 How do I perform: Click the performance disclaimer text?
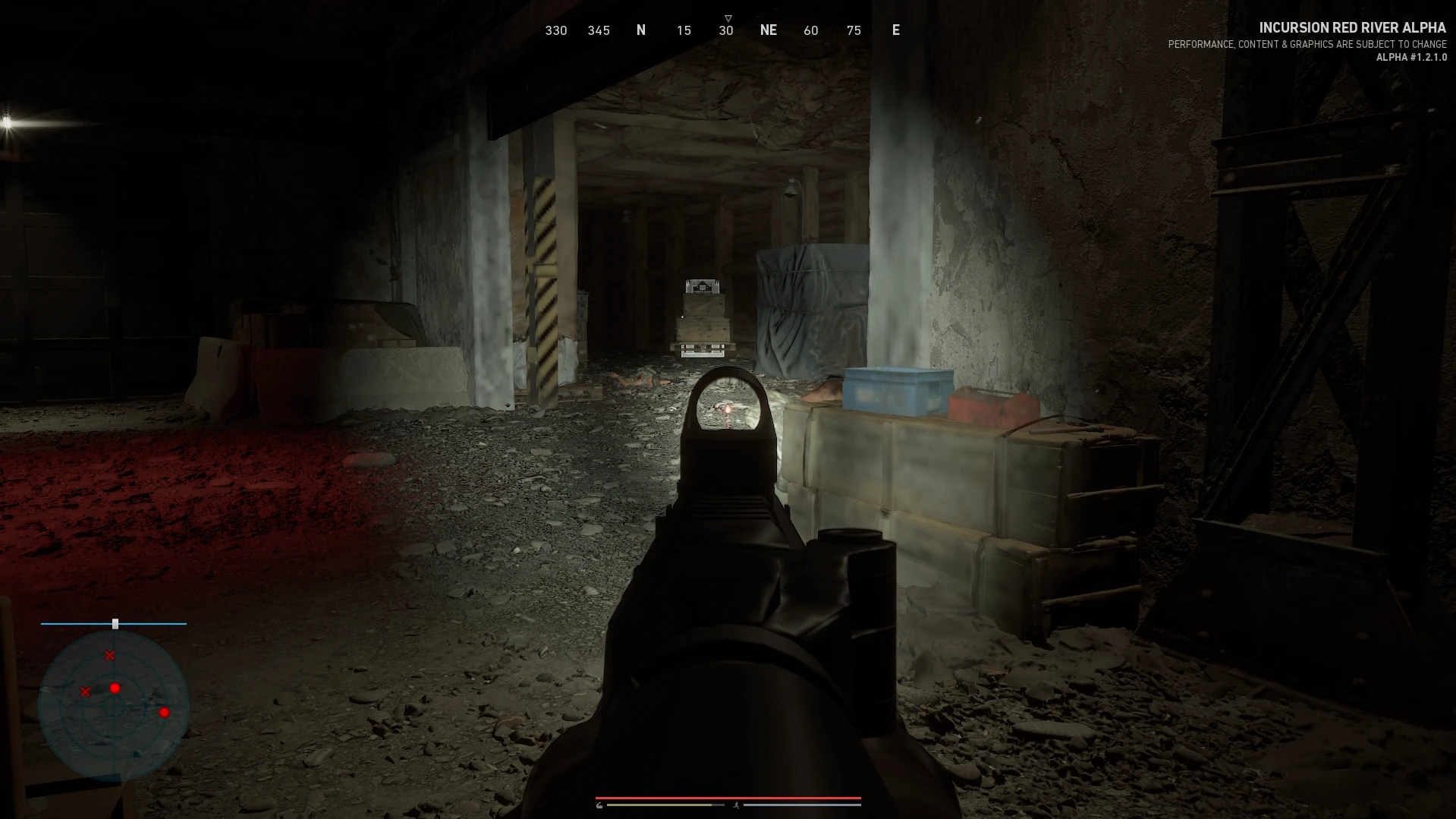tap(1307, 44)
